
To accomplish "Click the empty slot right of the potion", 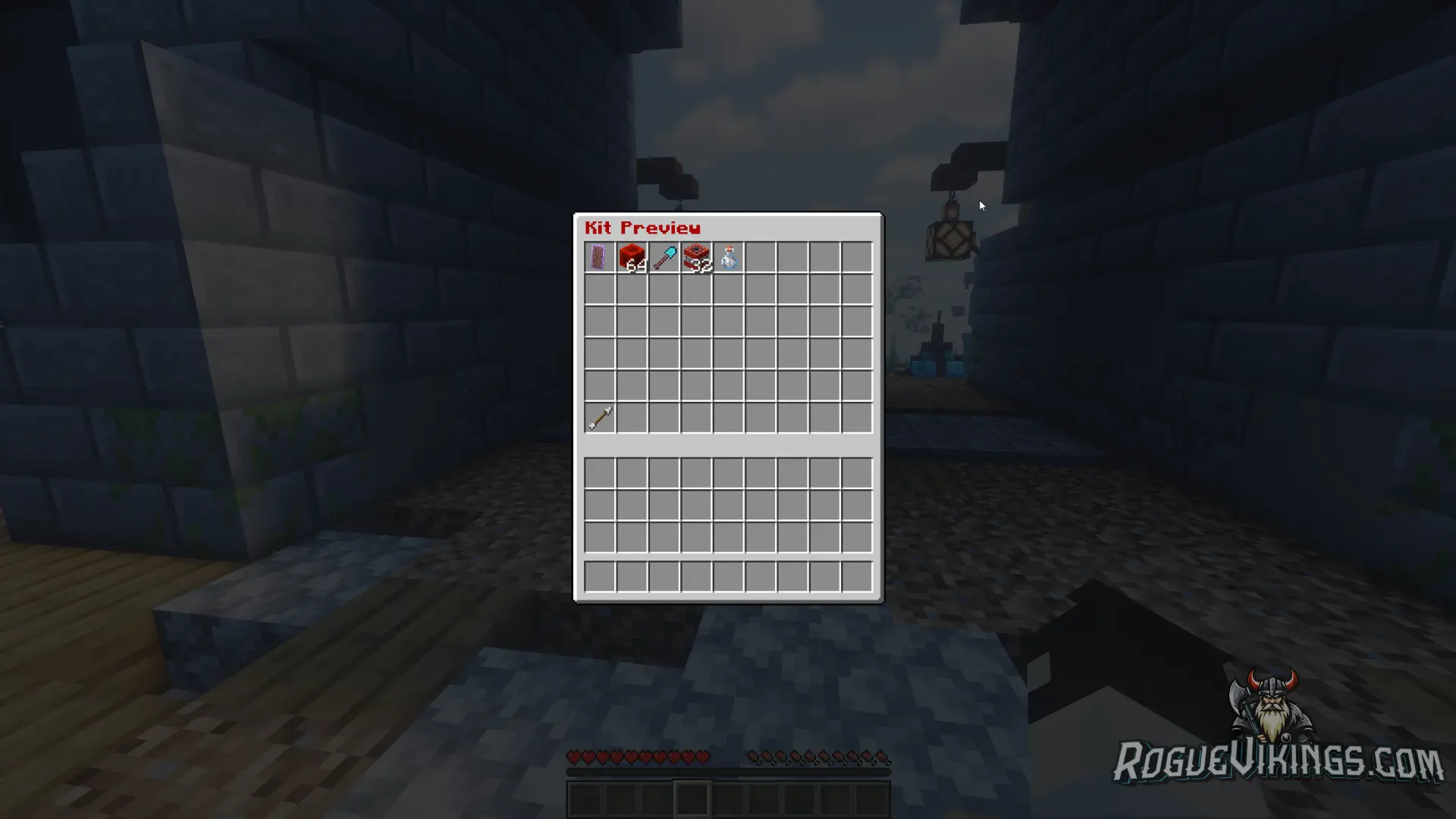I will pyautogui.click(x=762, y=258).
